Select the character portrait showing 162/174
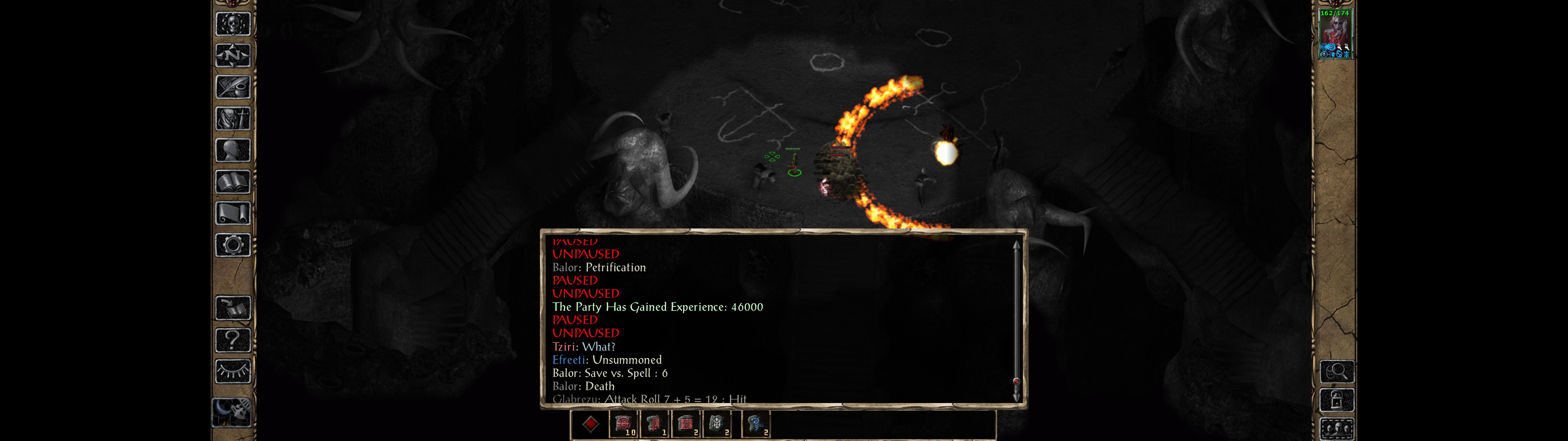The height and width of the screenshot is (441, 1568). tap(1334, 34)
